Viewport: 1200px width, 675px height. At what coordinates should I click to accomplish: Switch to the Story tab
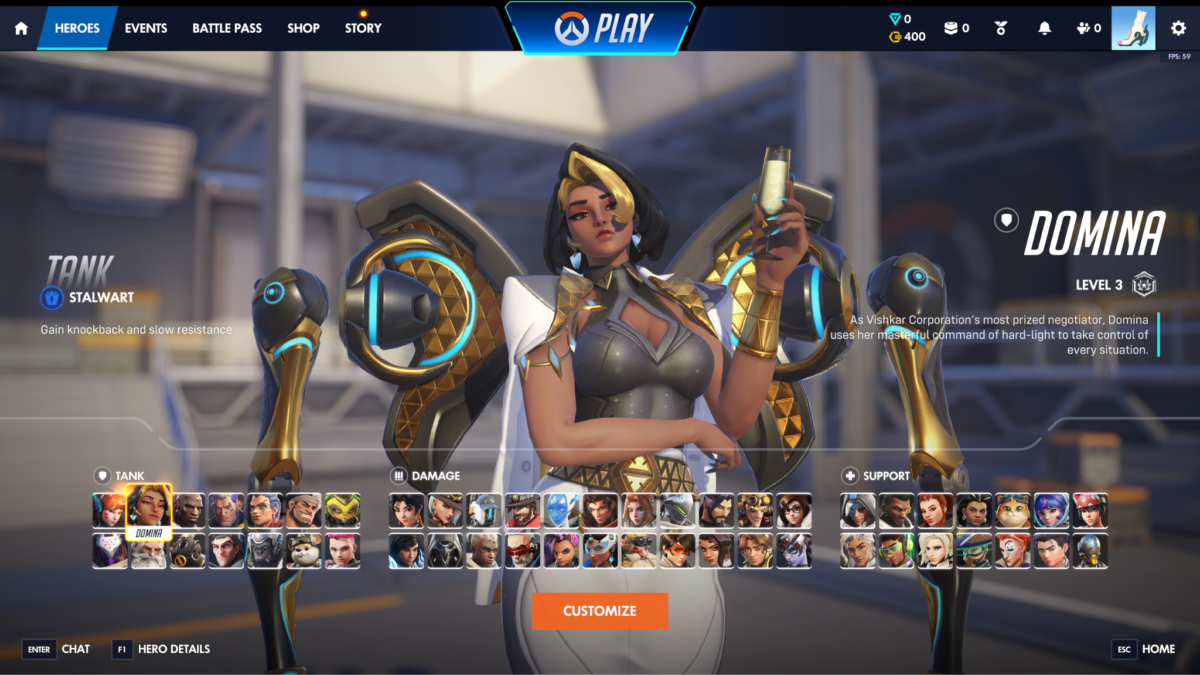[x=363, y=28]
